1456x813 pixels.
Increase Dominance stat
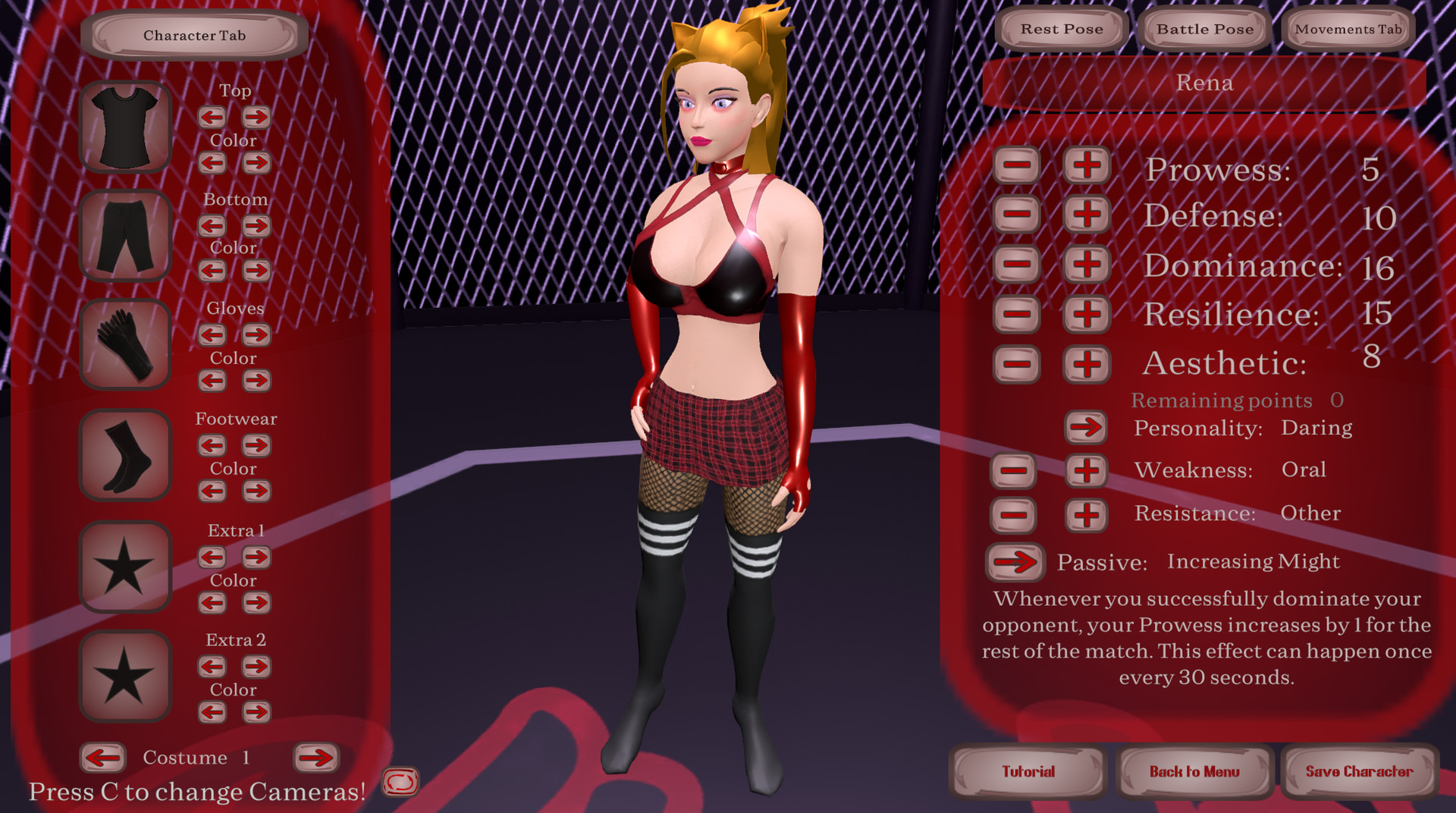tap(1086, 264)
